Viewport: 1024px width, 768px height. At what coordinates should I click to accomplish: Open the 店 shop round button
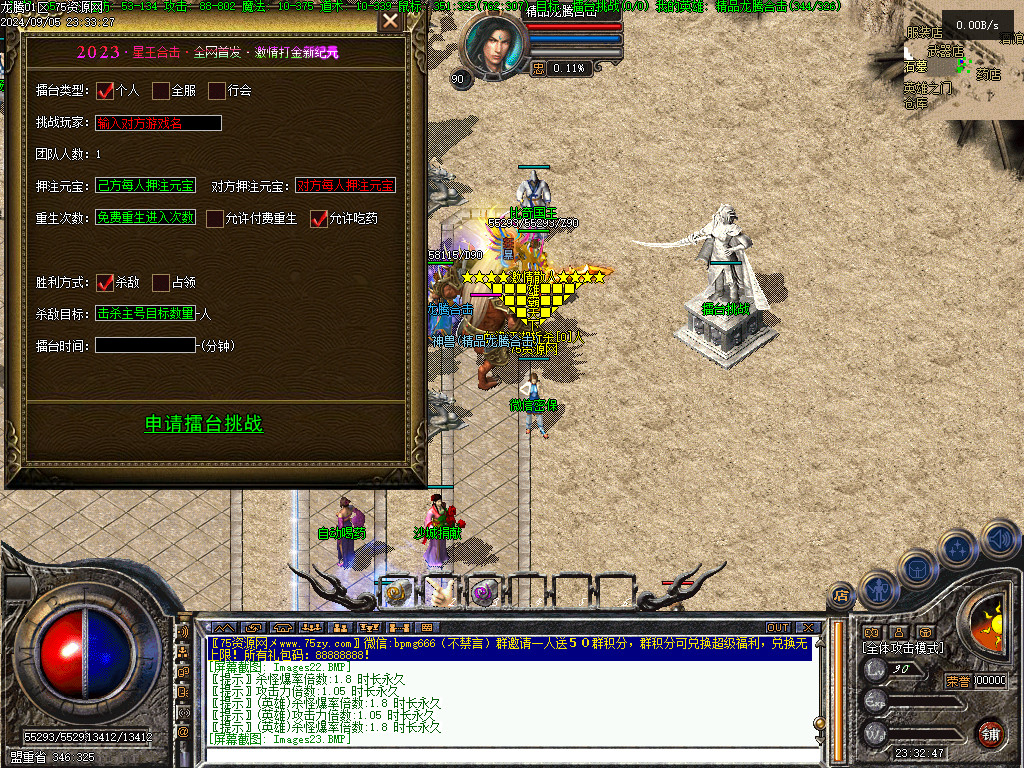click(841, 597)
